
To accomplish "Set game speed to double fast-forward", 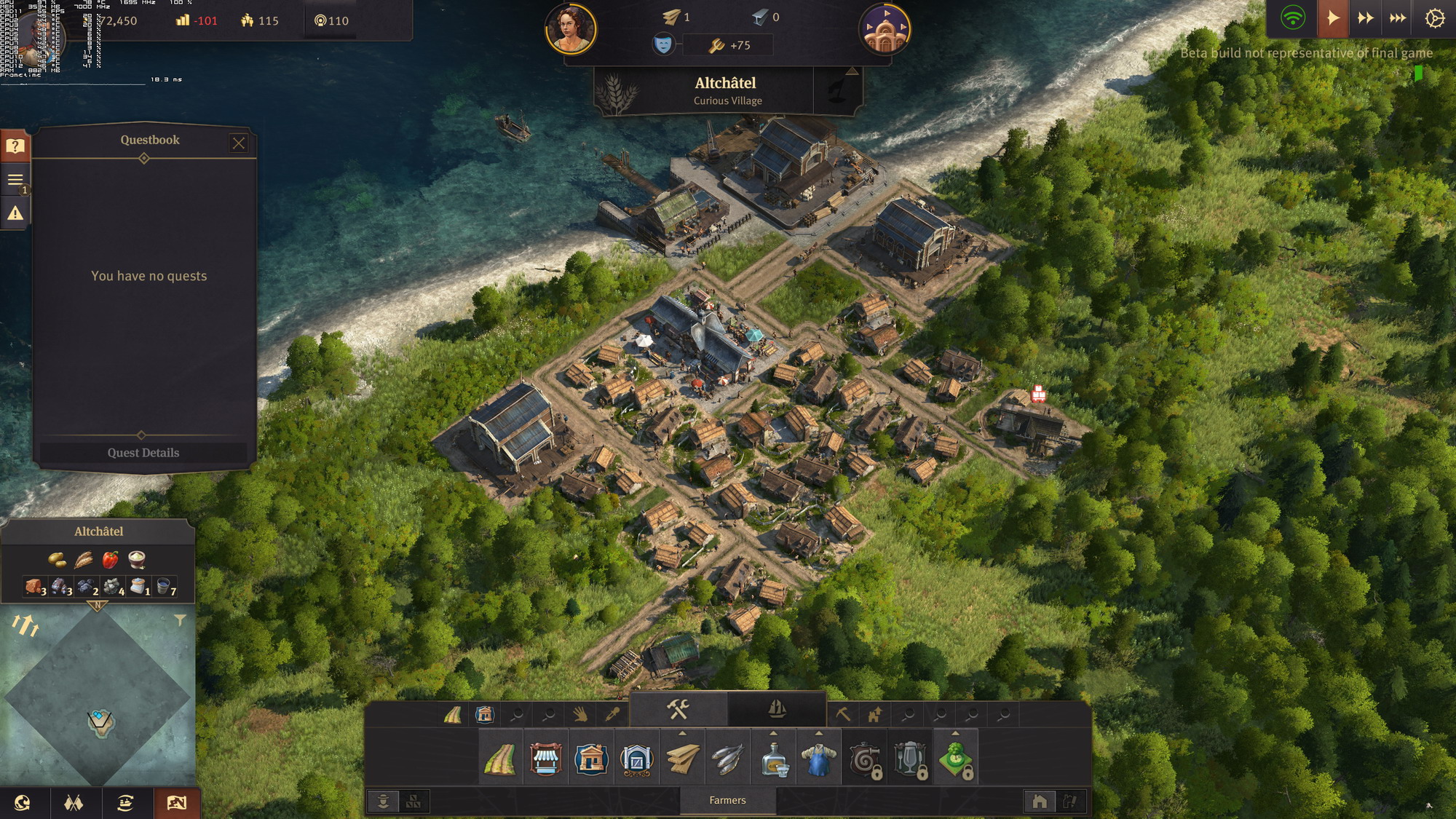I will coord(1365,18).
